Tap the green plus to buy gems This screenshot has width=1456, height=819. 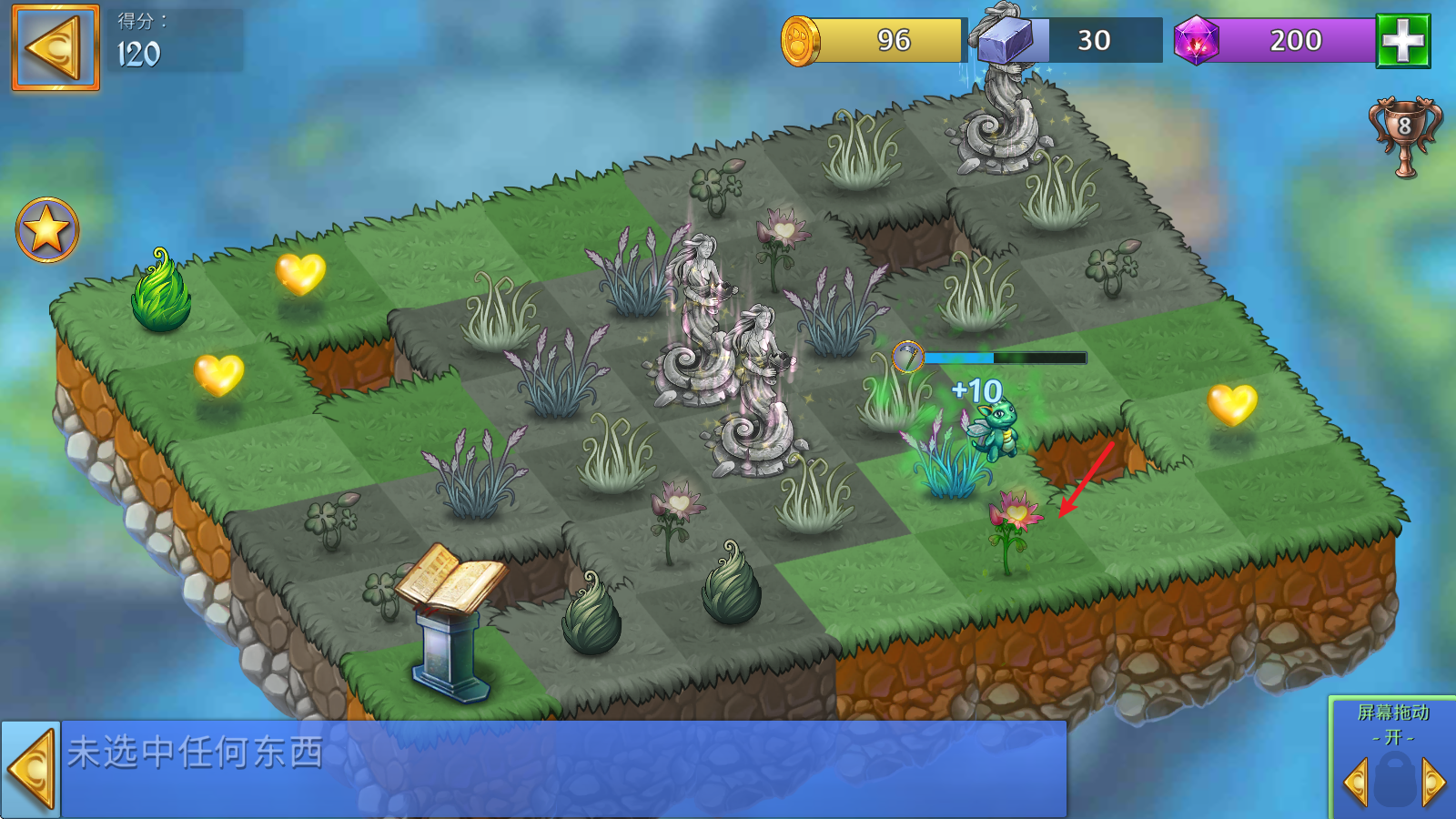[x=1402, y=41]
